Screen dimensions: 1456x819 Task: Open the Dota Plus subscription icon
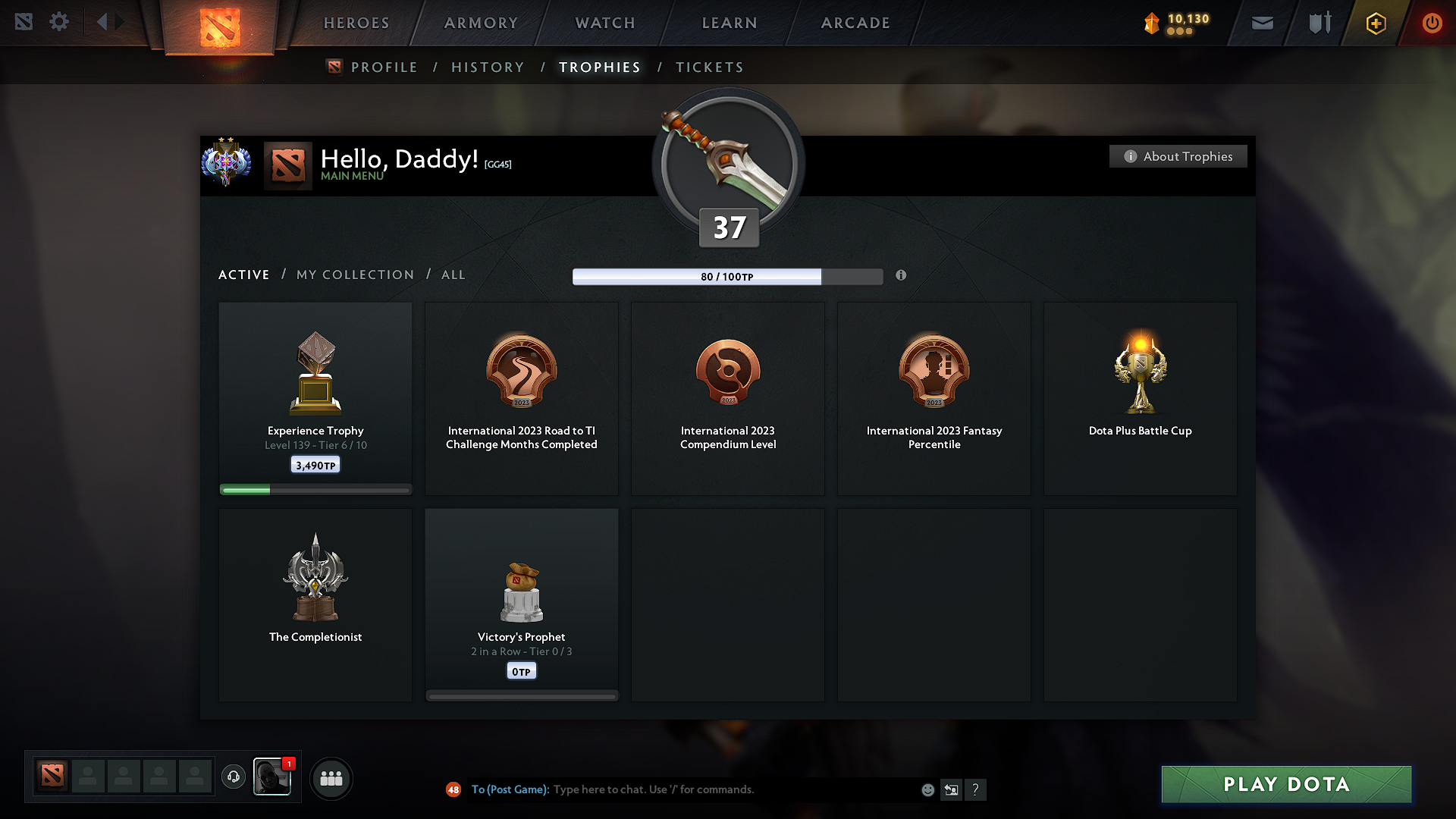pos(1375,23)
